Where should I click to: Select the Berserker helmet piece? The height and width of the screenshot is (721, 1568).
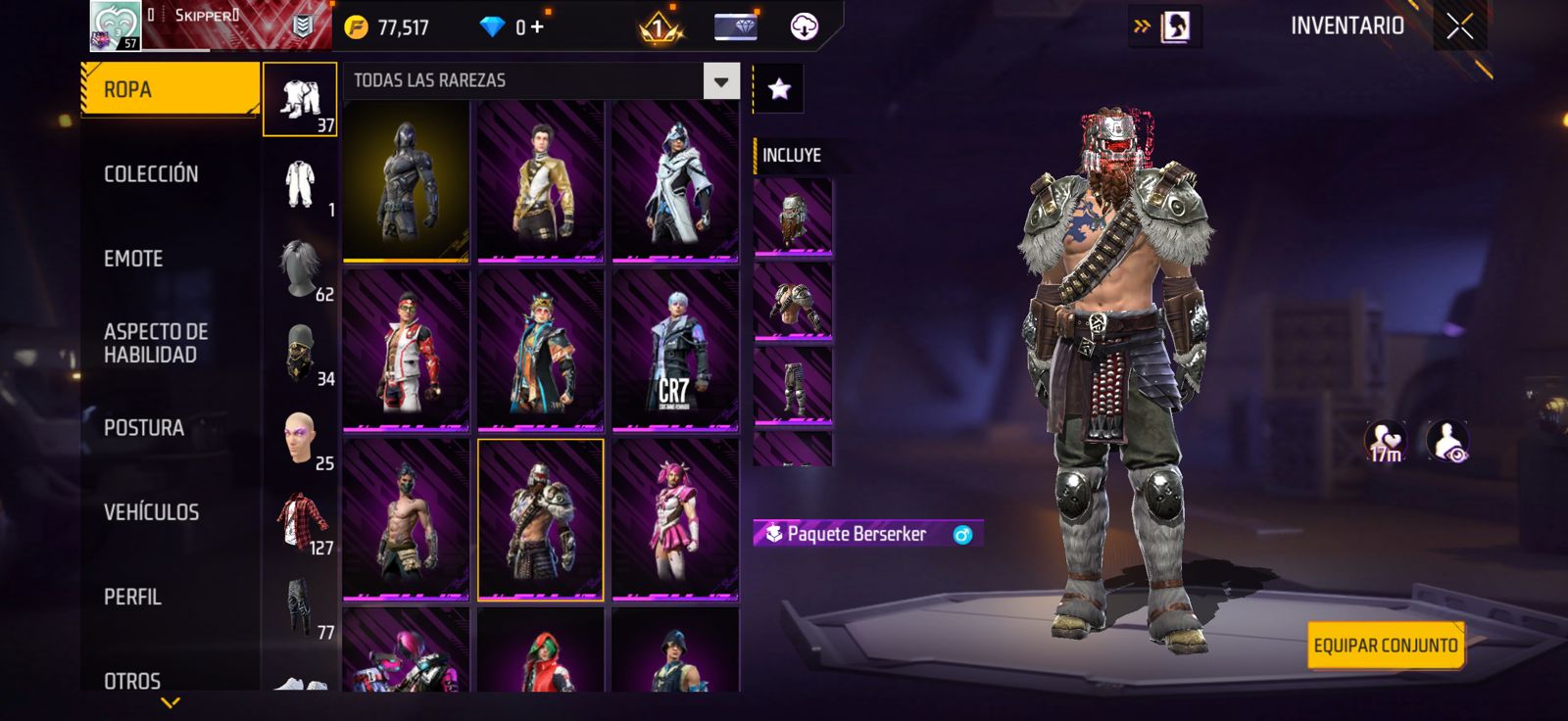click(x=793, y=216)
